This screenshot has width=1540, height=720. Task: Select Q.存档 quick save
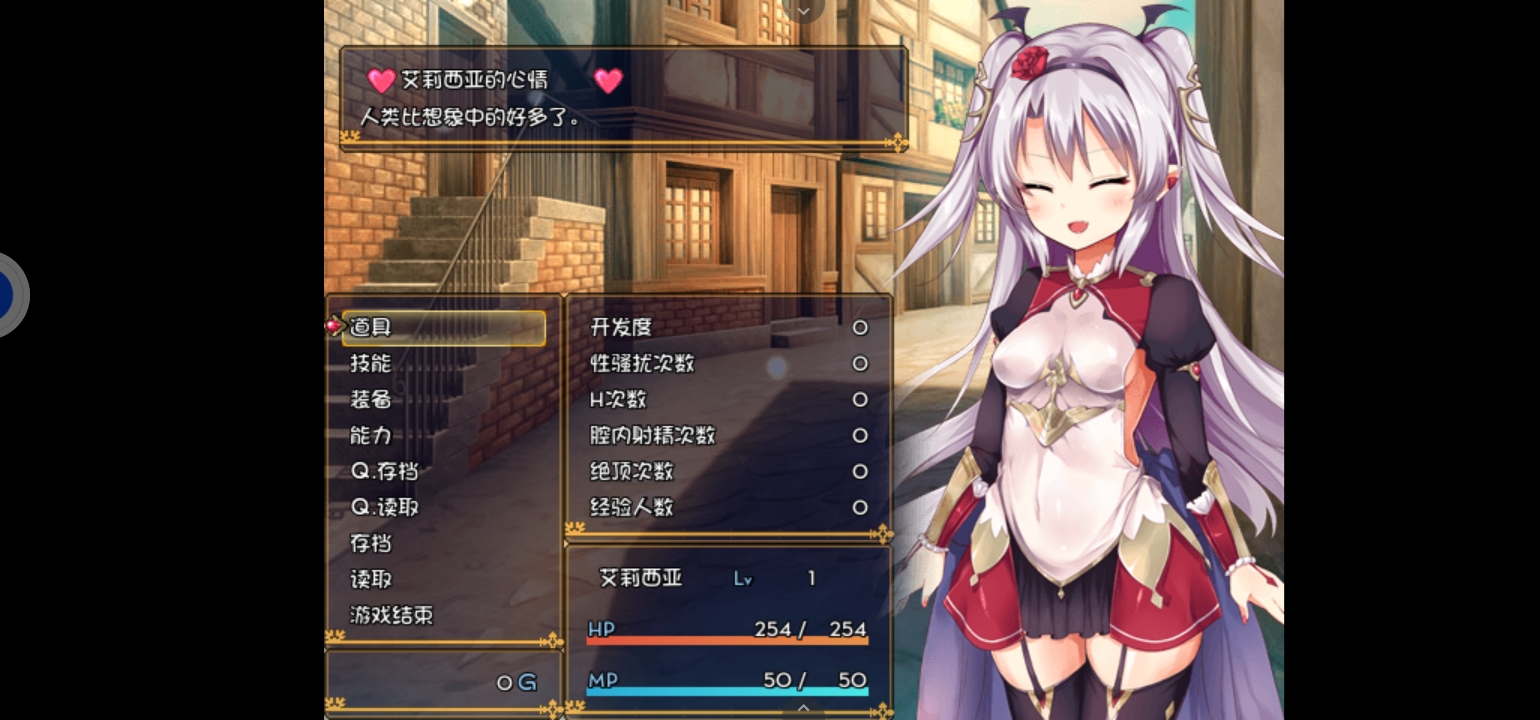tap(385, 472)
